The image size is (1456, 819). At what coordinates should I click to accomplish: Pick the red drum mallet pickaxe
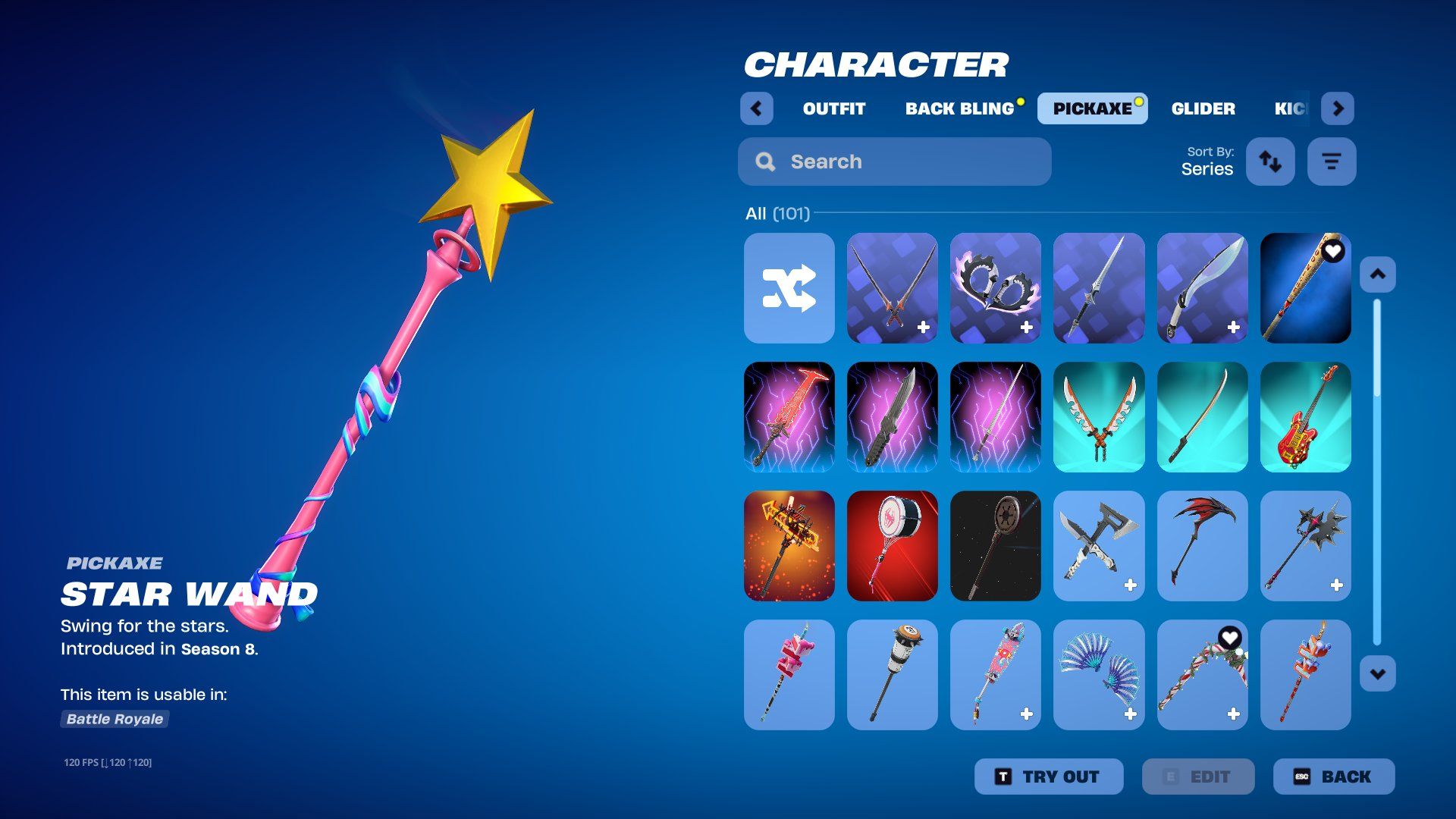coord(892,546)
